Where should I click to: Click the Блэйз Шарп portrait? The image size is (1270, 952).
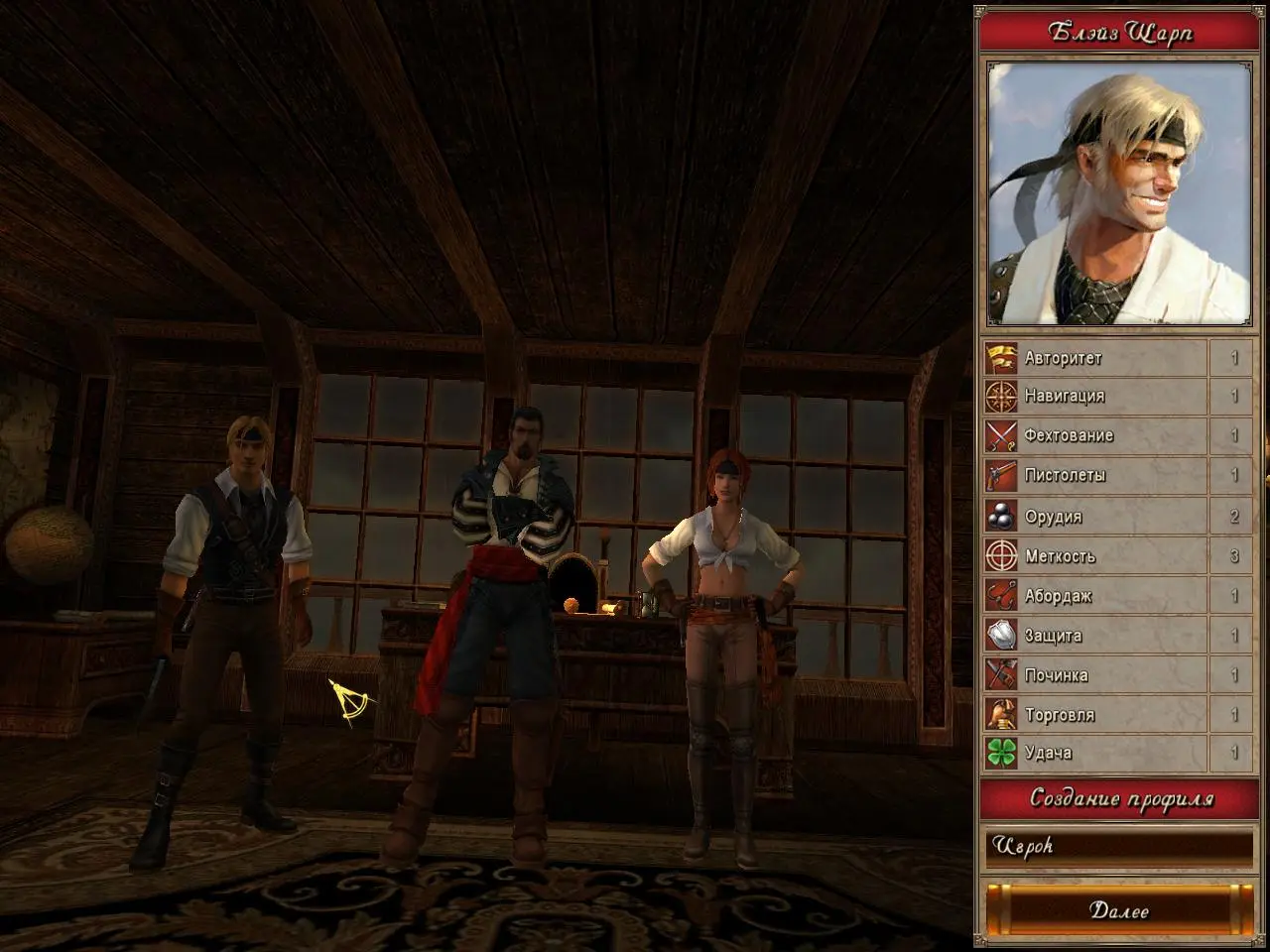tap(1119, 193)
